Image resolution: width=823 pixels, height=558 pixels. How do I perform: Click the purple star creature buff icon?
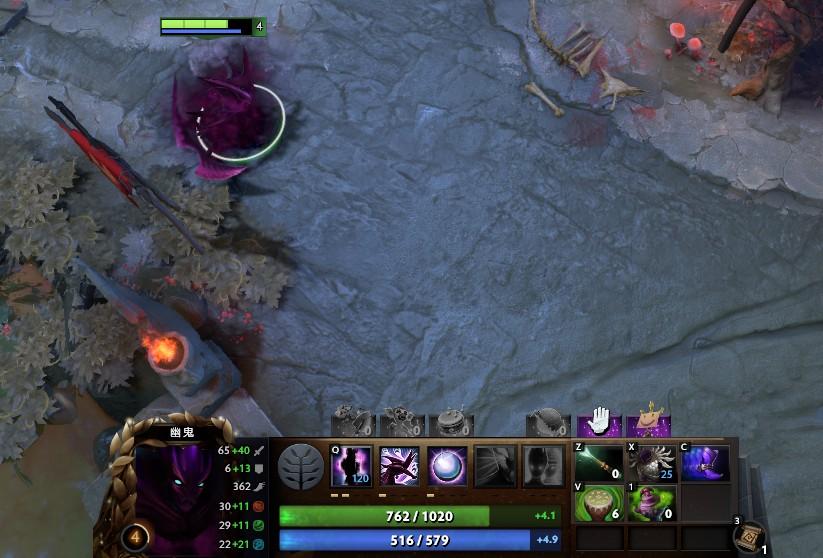652,421
